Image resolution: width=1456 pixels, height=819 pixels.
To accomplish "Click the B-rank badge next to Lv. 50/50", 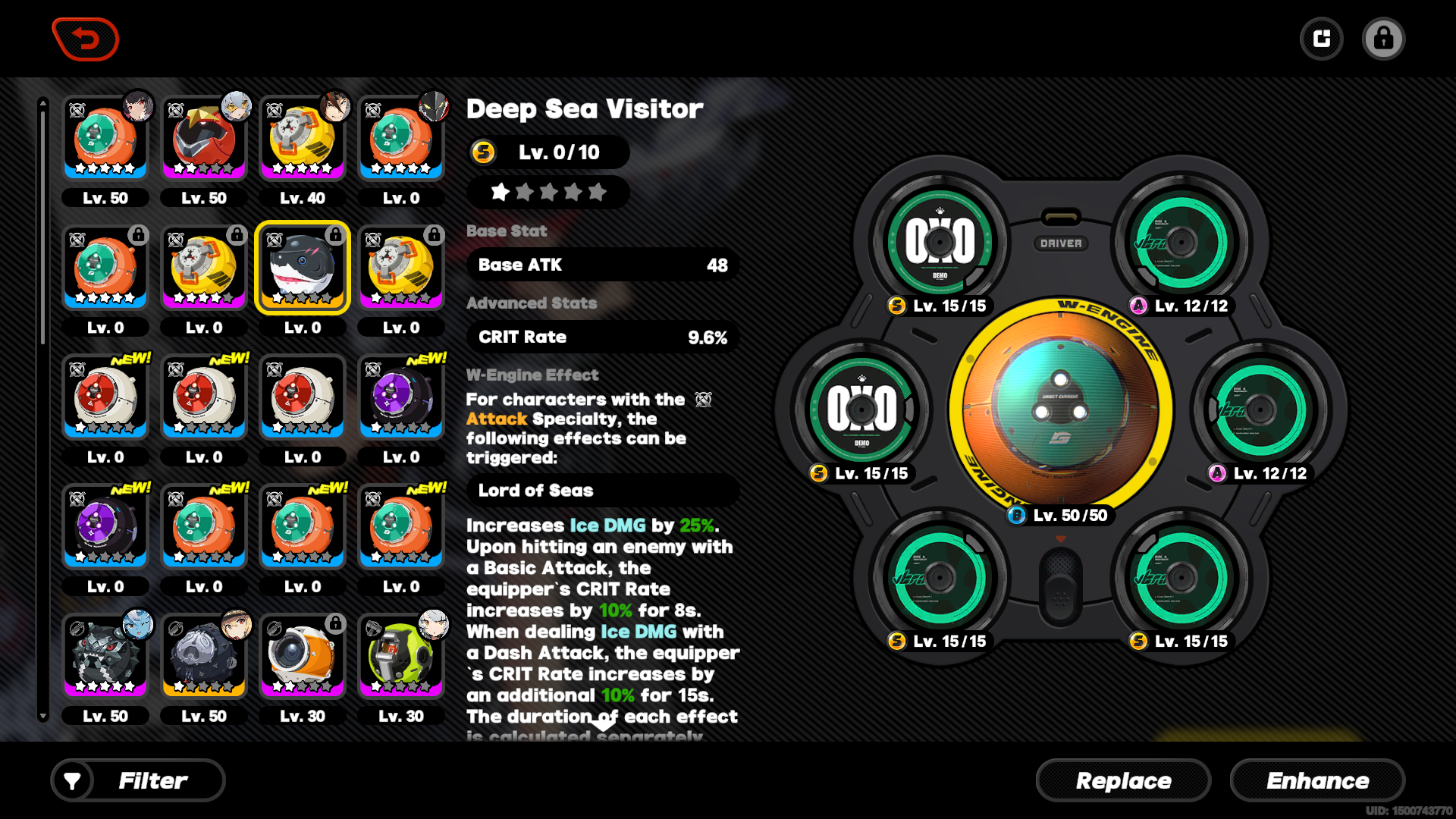I will [1016, 516].
